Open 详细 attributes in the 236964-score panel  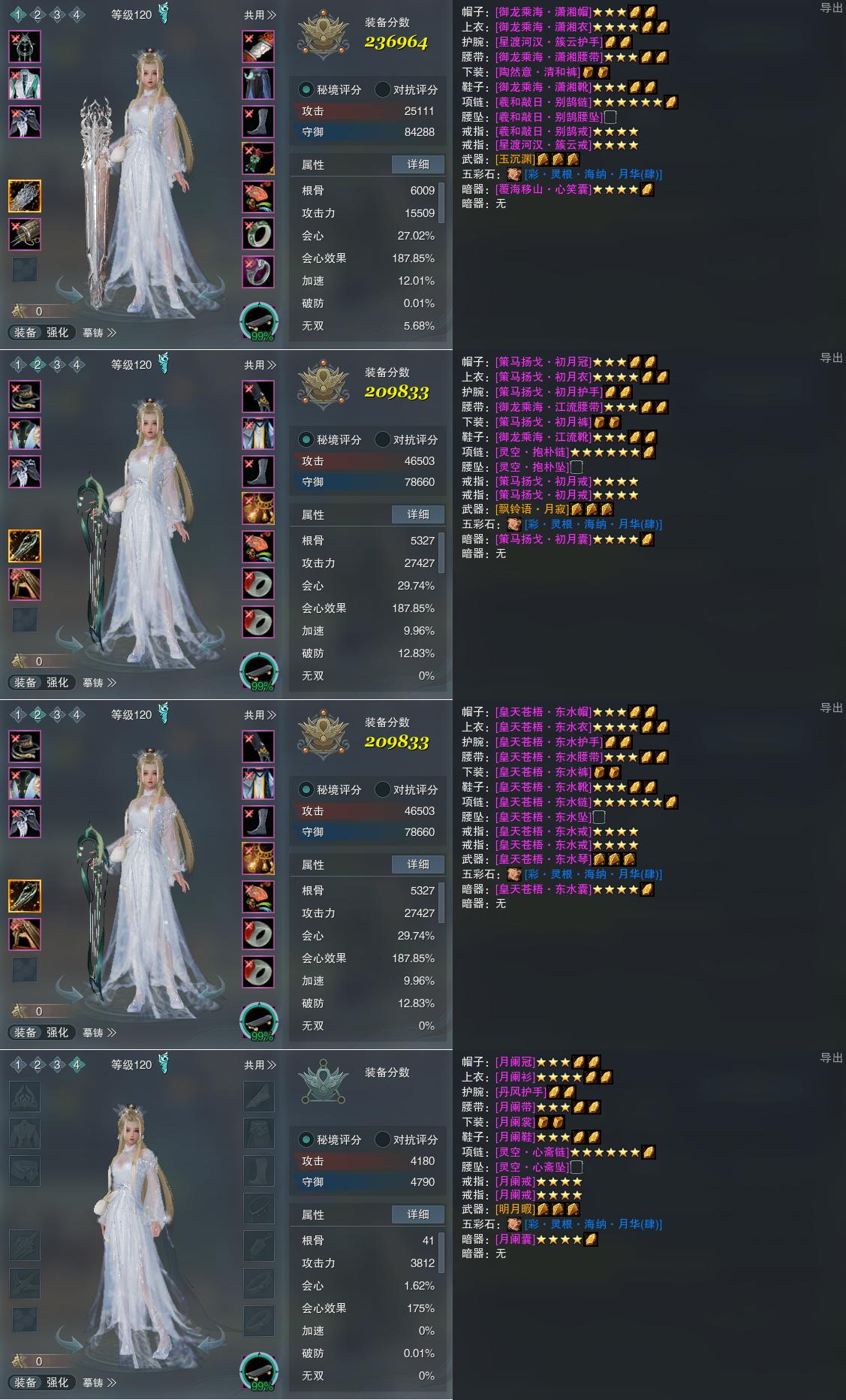coord(418,164)
